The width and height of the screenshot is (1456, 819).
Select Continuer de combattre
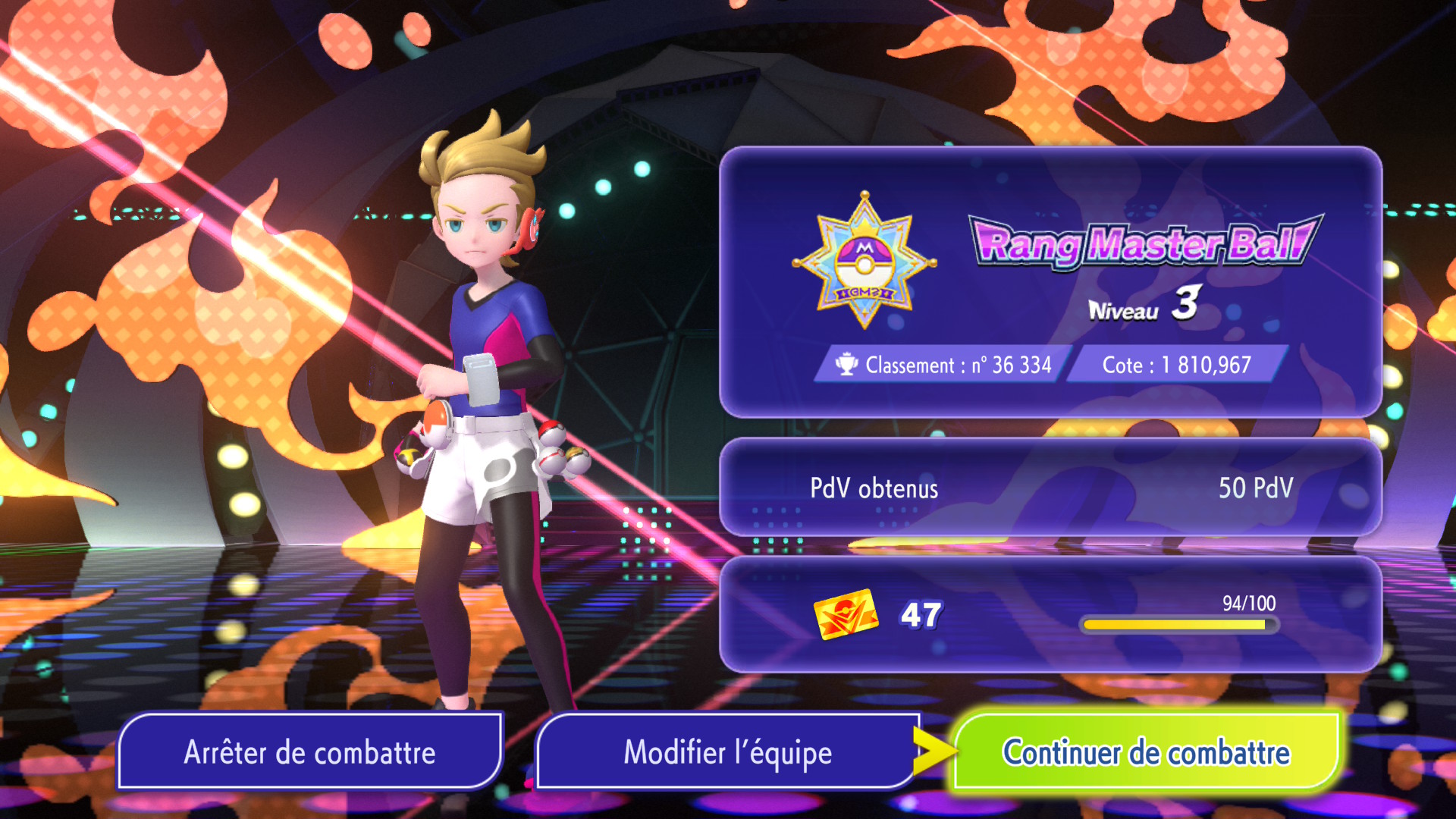[1146, 752]
